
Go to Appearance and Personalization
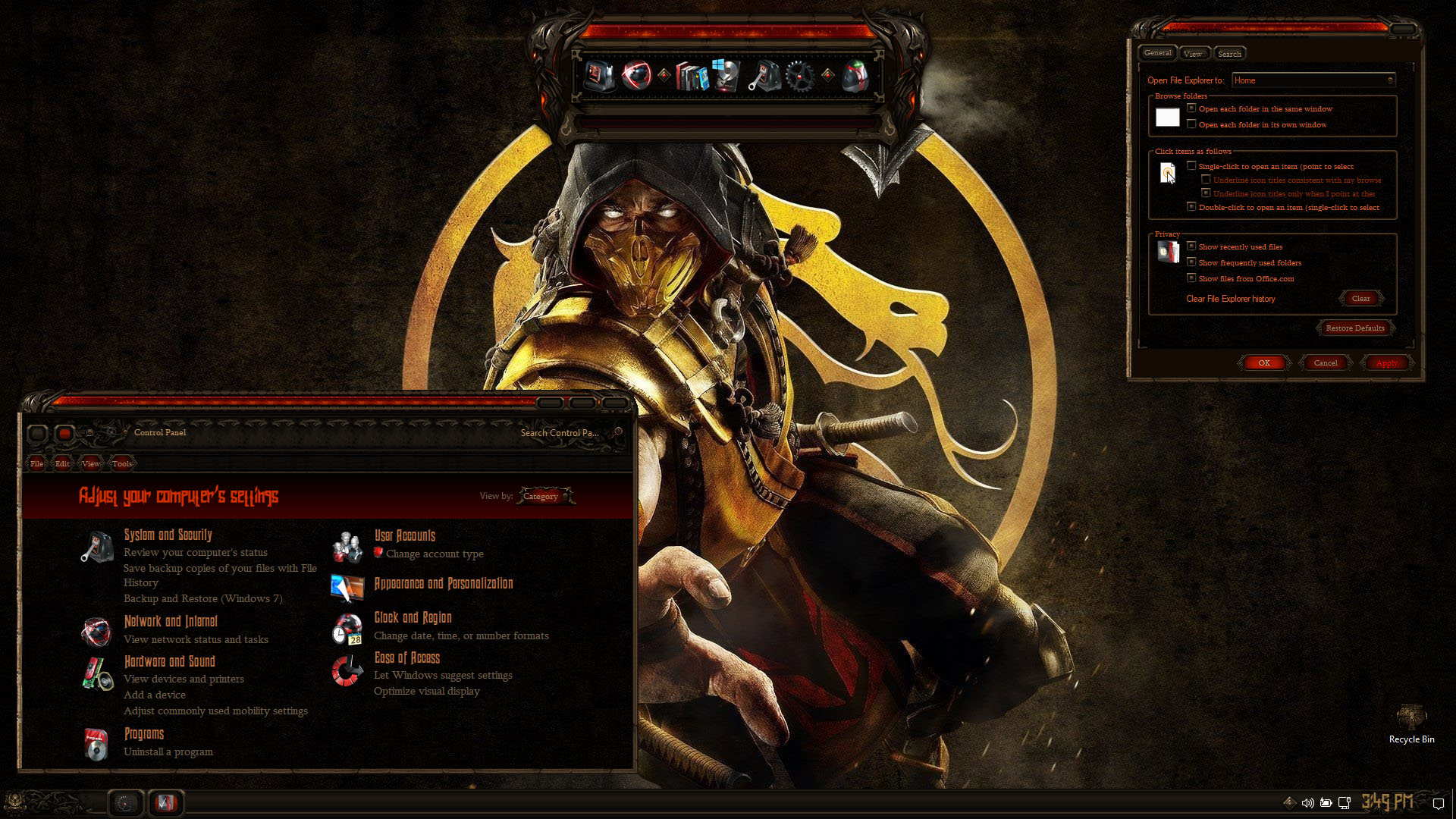(x=444, y=584)
